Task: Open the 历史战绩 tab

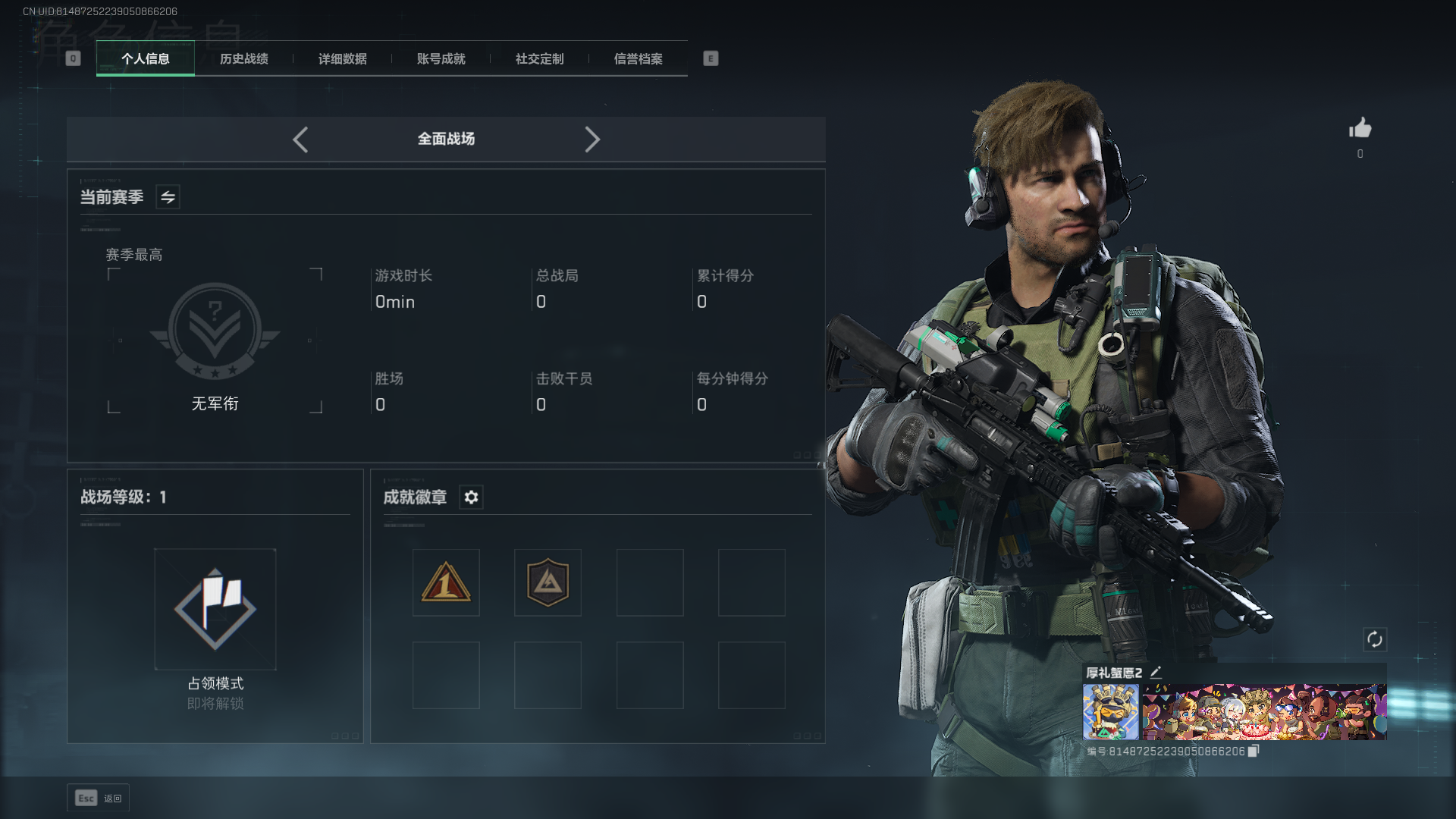Action: pos(244,59)
